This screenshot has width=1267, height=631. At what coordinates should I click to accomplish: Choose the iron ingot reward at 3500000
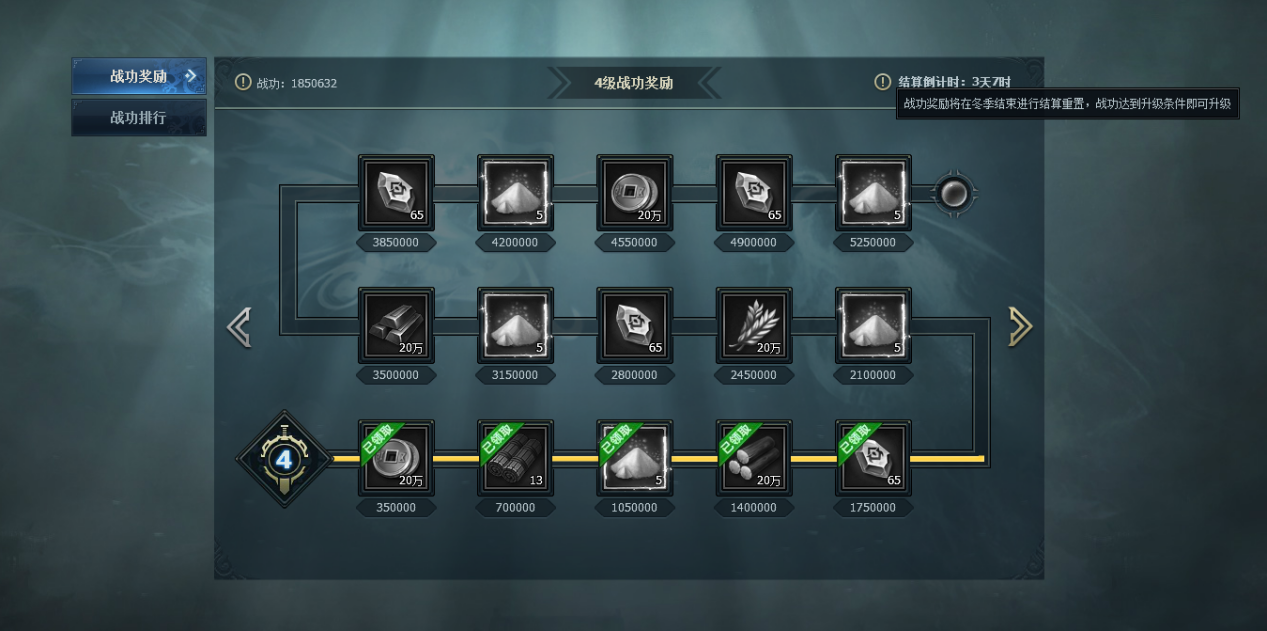[396, 326]
